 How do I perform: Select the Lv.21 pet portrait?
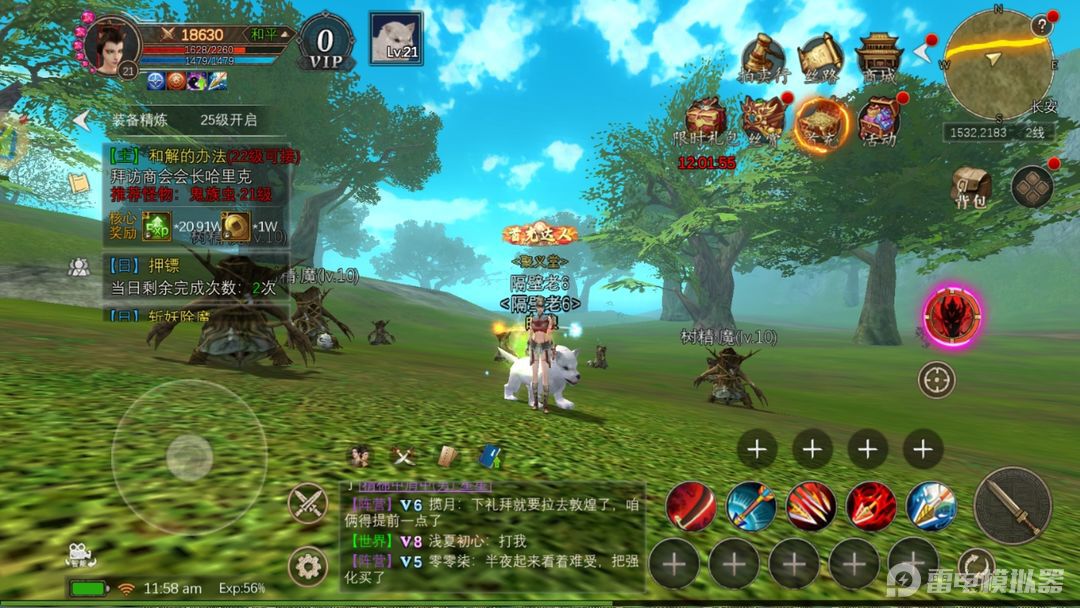tap(395, 39)
